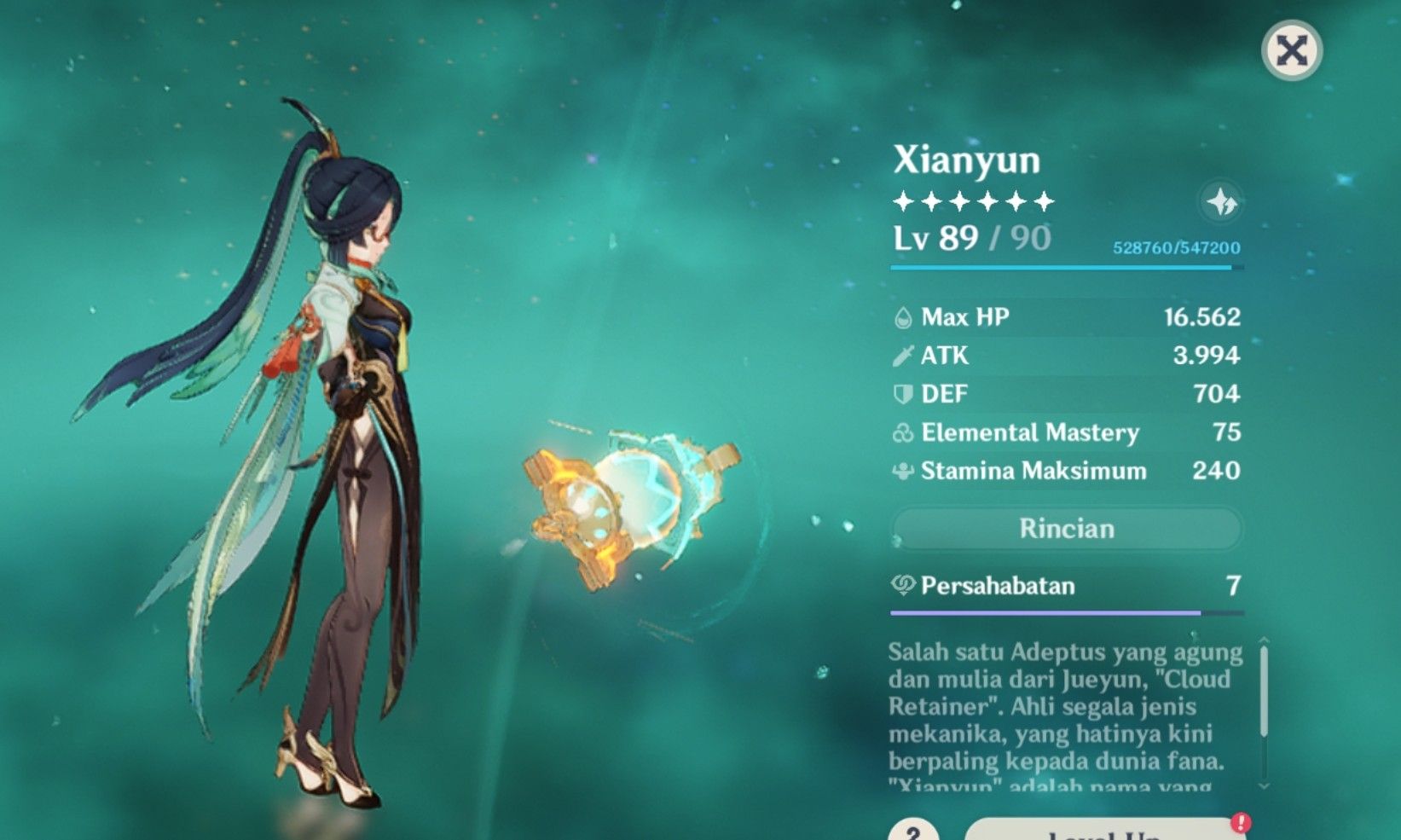Viewport: 1401px width, 840px height.
Task: Open the Rincian details panel
Action: [1067, 528]
